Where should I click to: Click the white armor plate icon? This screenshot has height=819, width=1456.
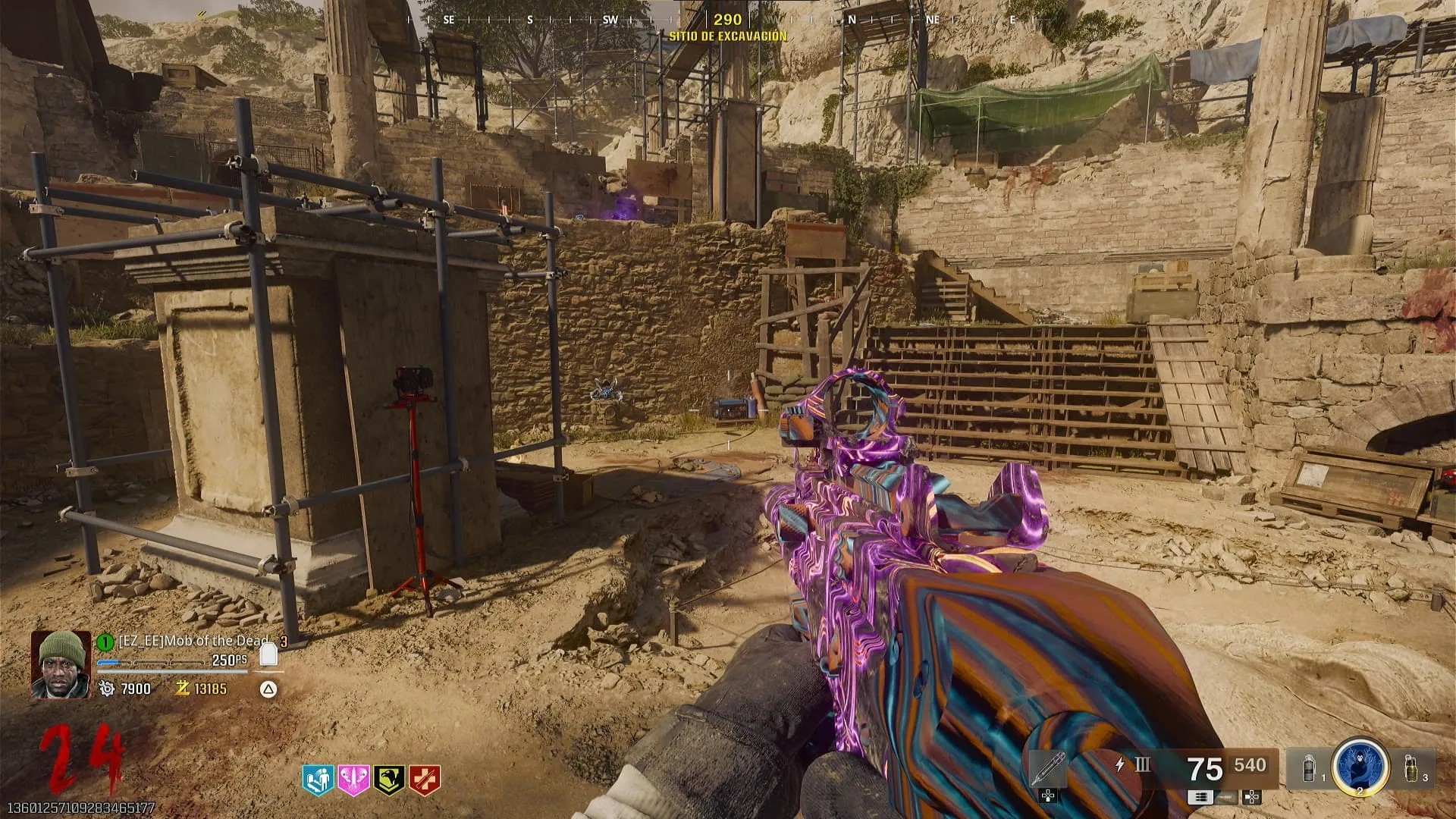tap(266, 654)
